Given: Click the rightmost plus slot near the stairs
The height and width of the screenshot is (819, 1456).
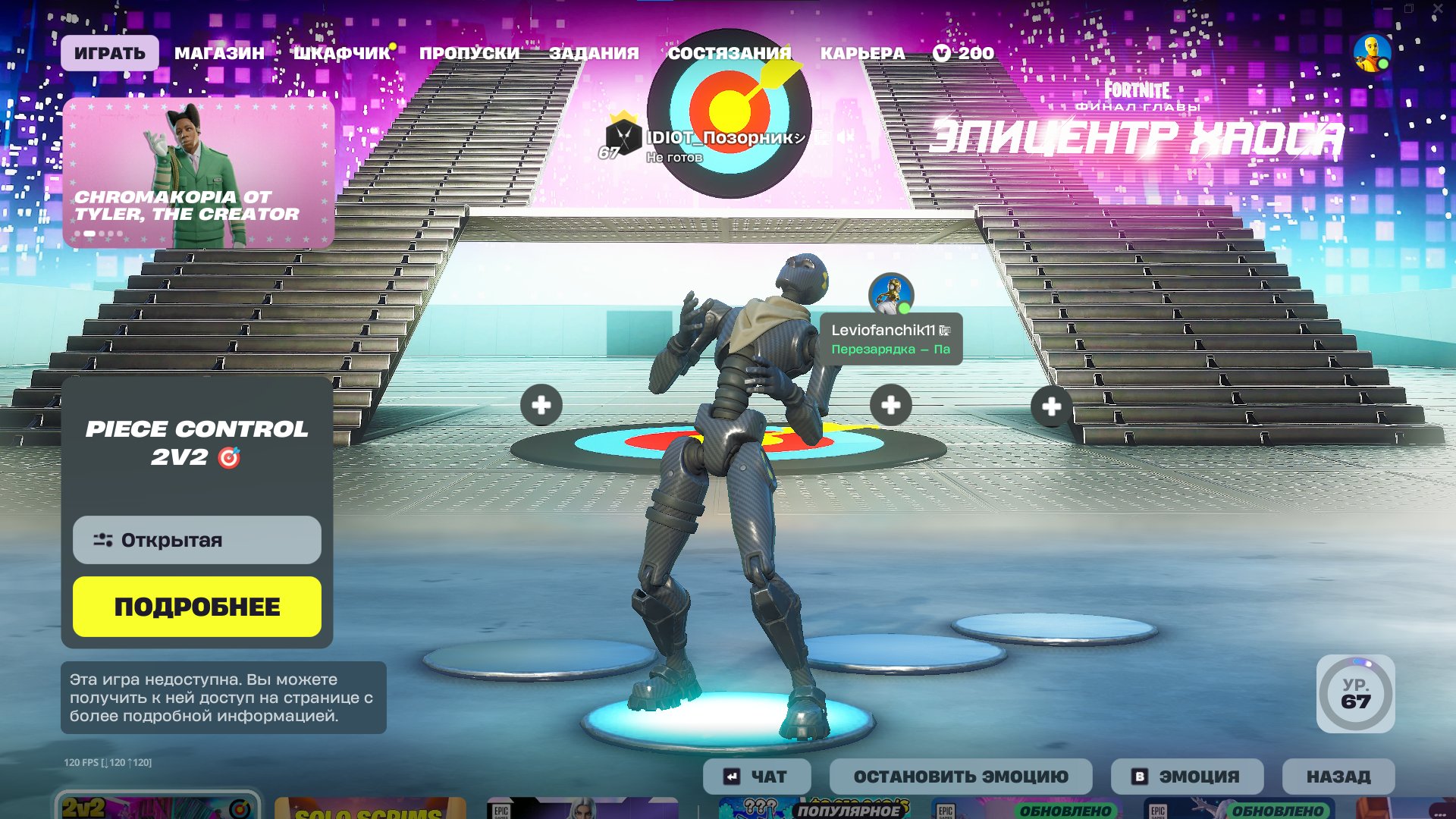Looking at the screenshot, I should [1051, 407].
